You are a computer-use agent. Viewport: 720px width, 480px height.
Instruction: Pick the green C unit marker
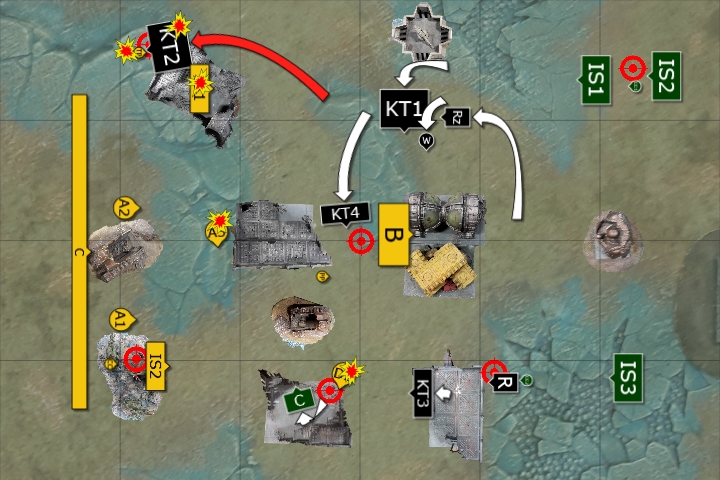pyautogui.click(x=300, y=401)
